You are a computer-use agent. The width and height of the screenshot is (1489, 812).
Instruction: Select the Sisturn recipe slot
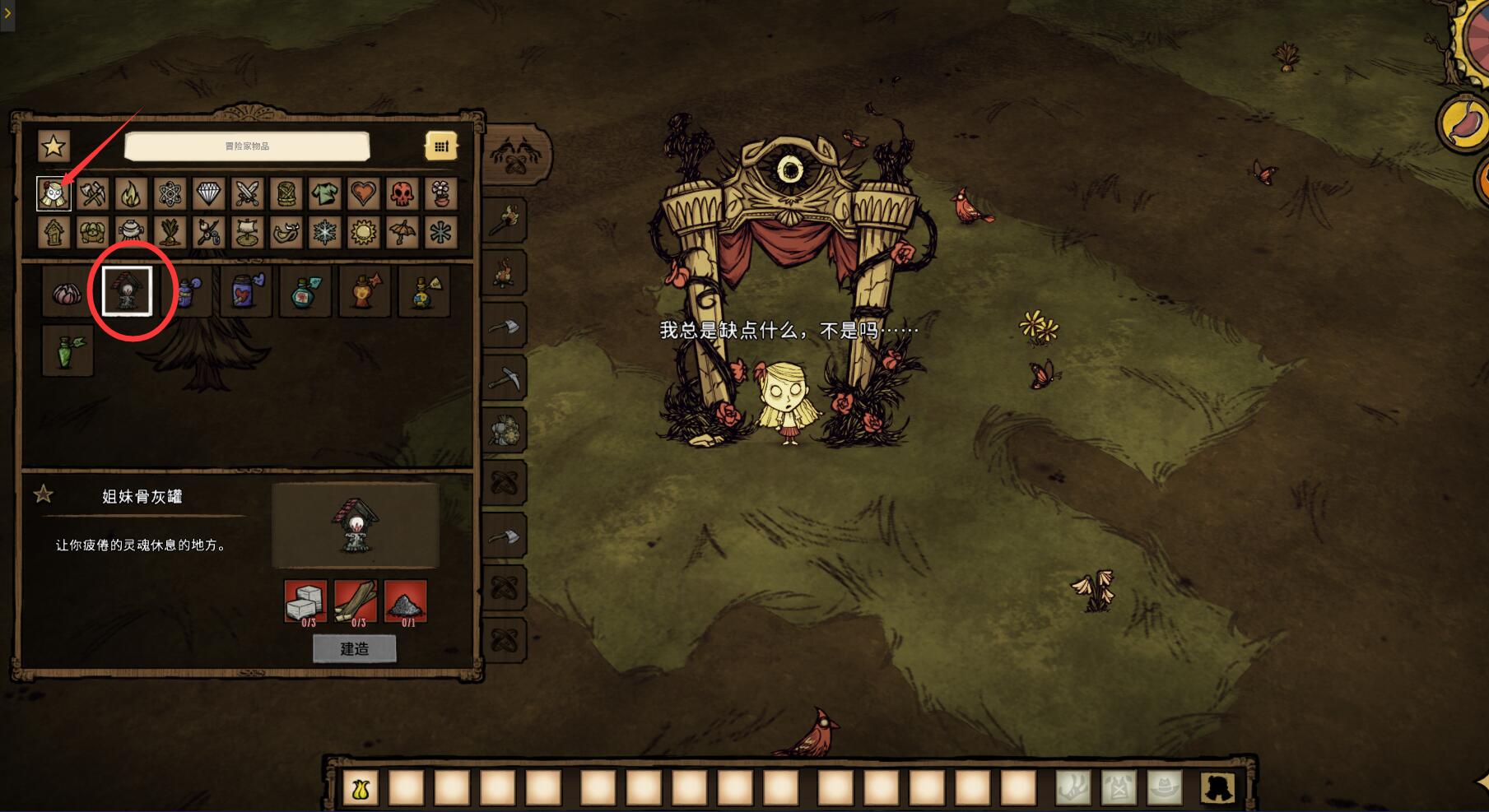127,291
